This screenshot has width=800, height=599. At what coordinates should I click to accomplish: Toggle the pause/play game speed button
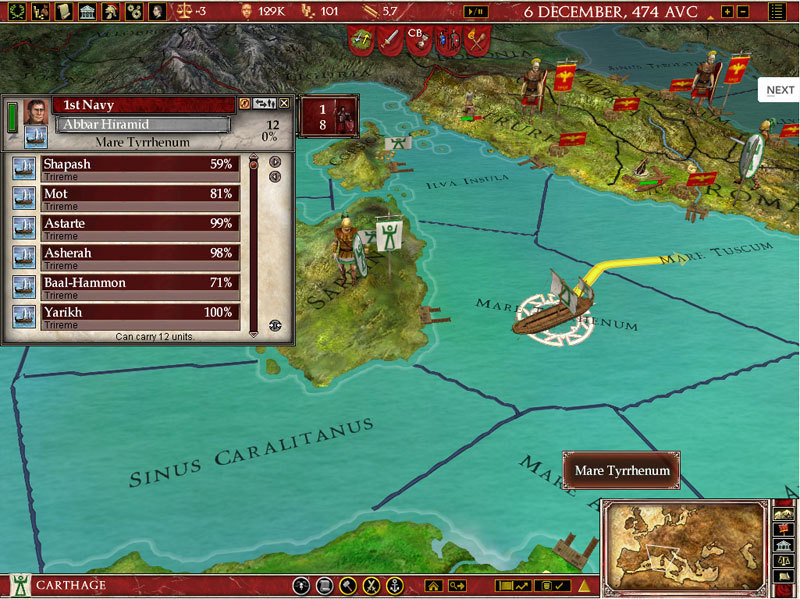pyautogui.click(x=477, y=11)
